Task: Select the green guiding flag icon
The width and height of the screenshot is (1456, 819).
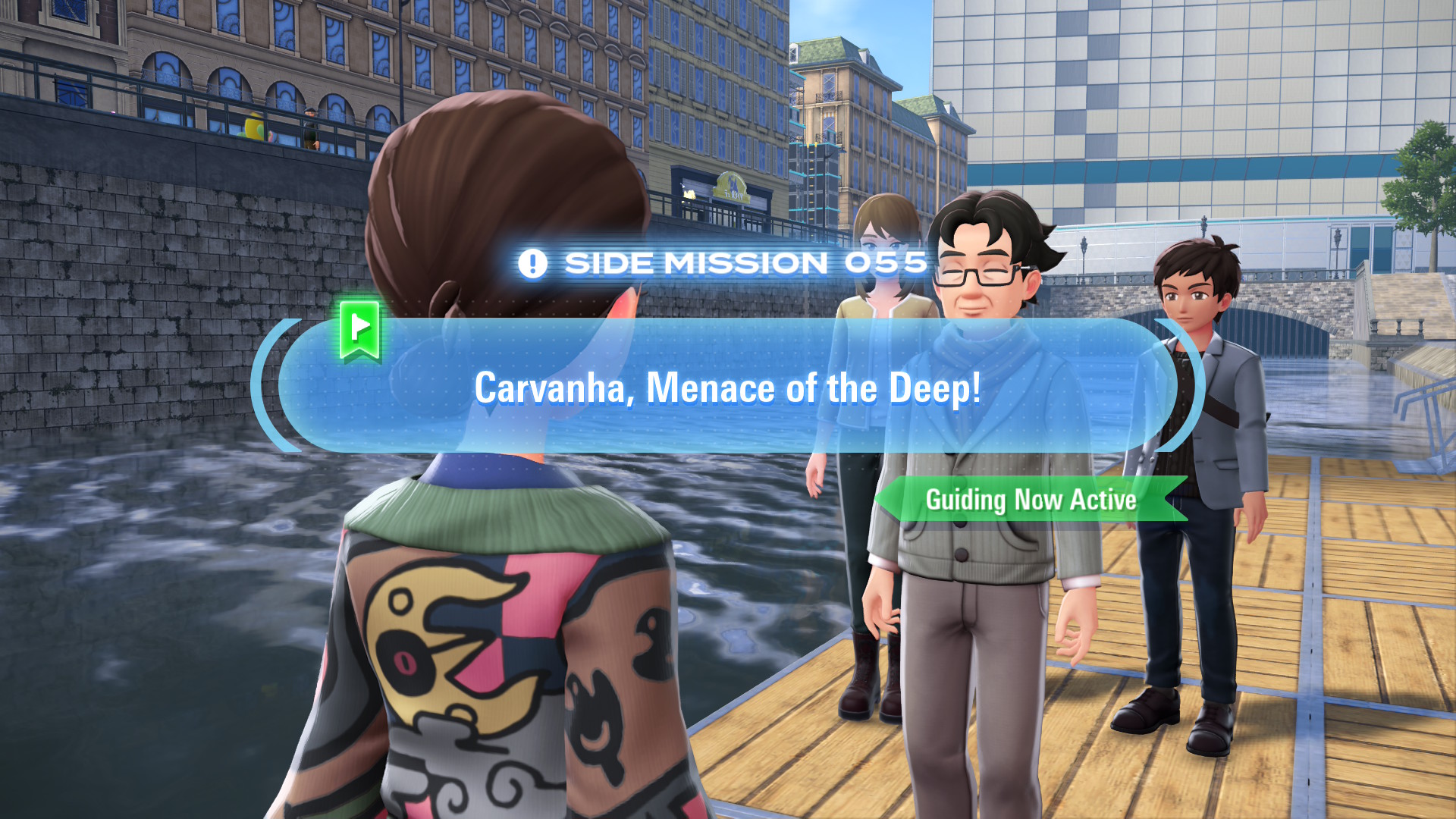Action: point(359,329)
